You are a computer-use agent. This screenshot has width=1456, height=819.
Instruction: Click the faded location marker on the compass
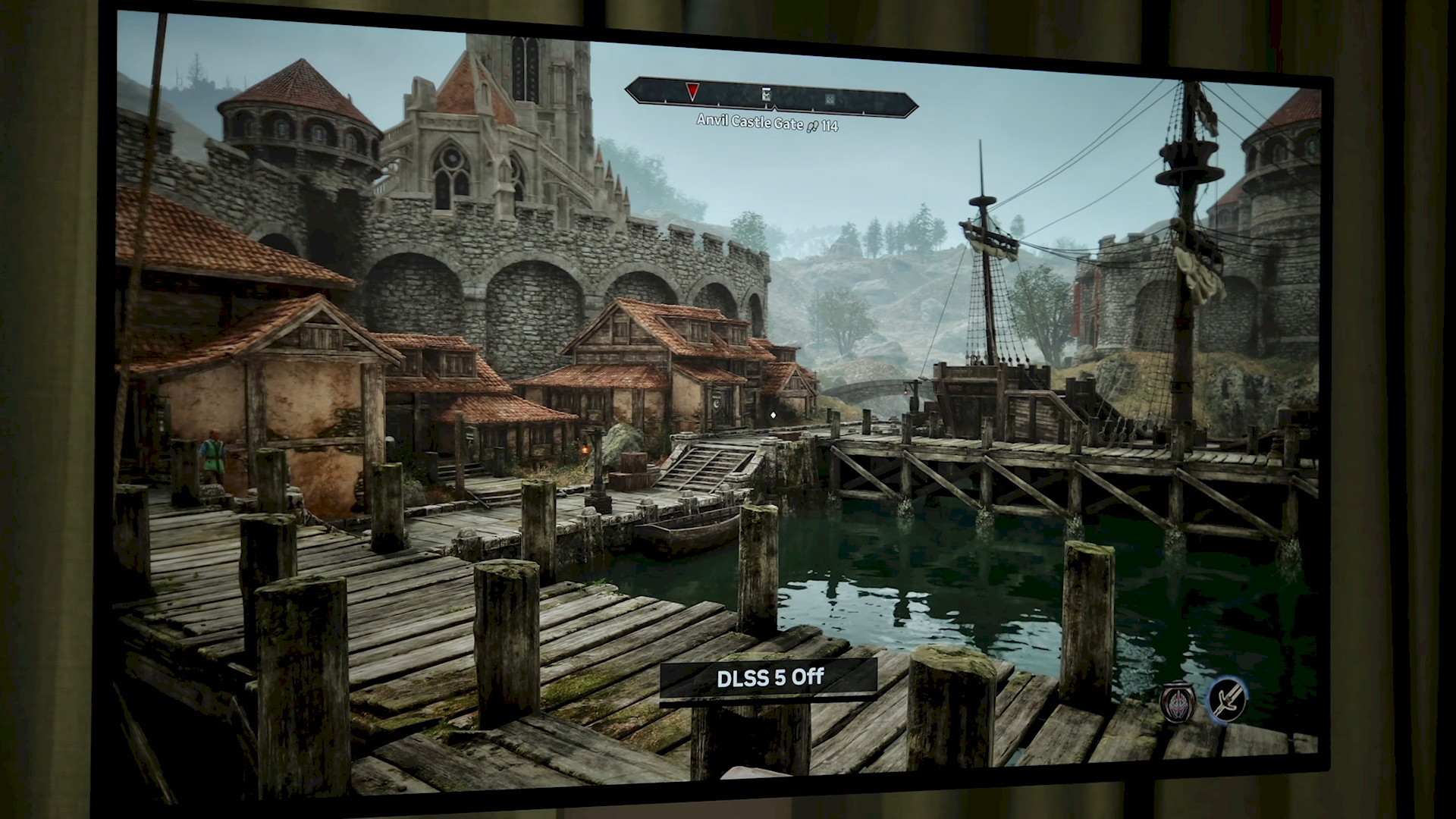(x=830, y=99)
